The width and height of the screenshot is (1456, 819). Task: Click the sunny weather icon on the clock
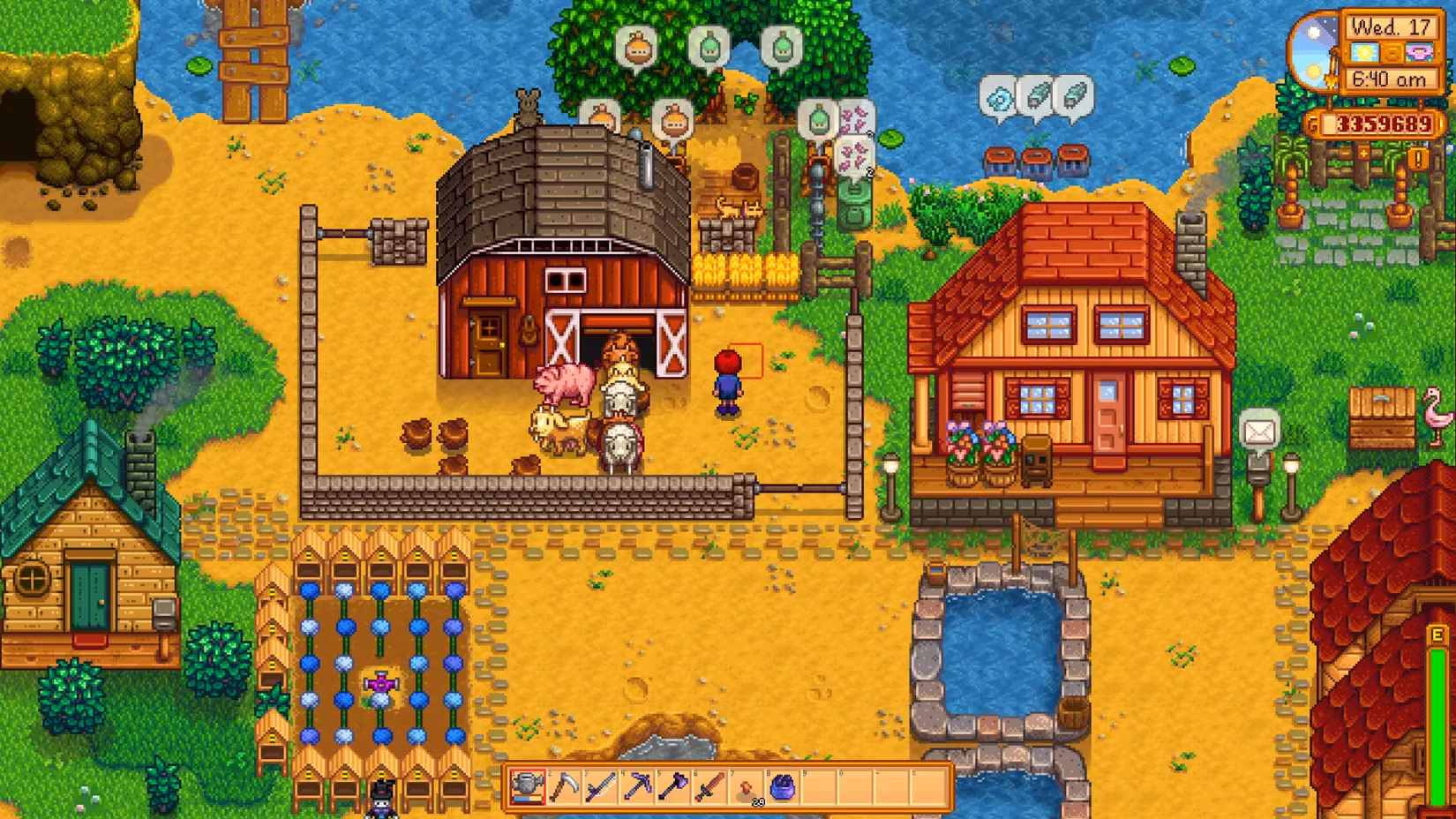point(1364,53)
